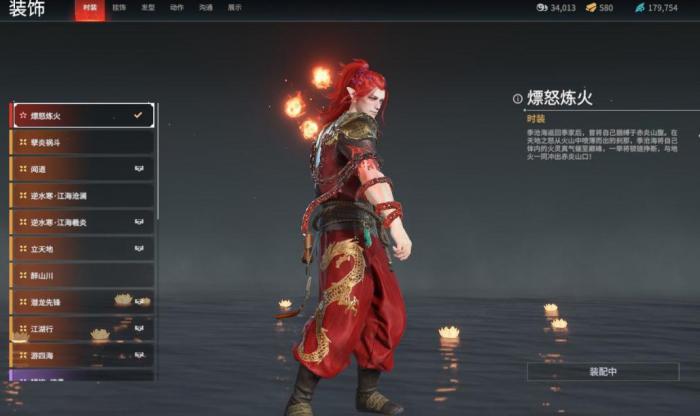Pick the 潜龙先锋 outfit
This screenshot has height=416, width=700.
point(82,301)
